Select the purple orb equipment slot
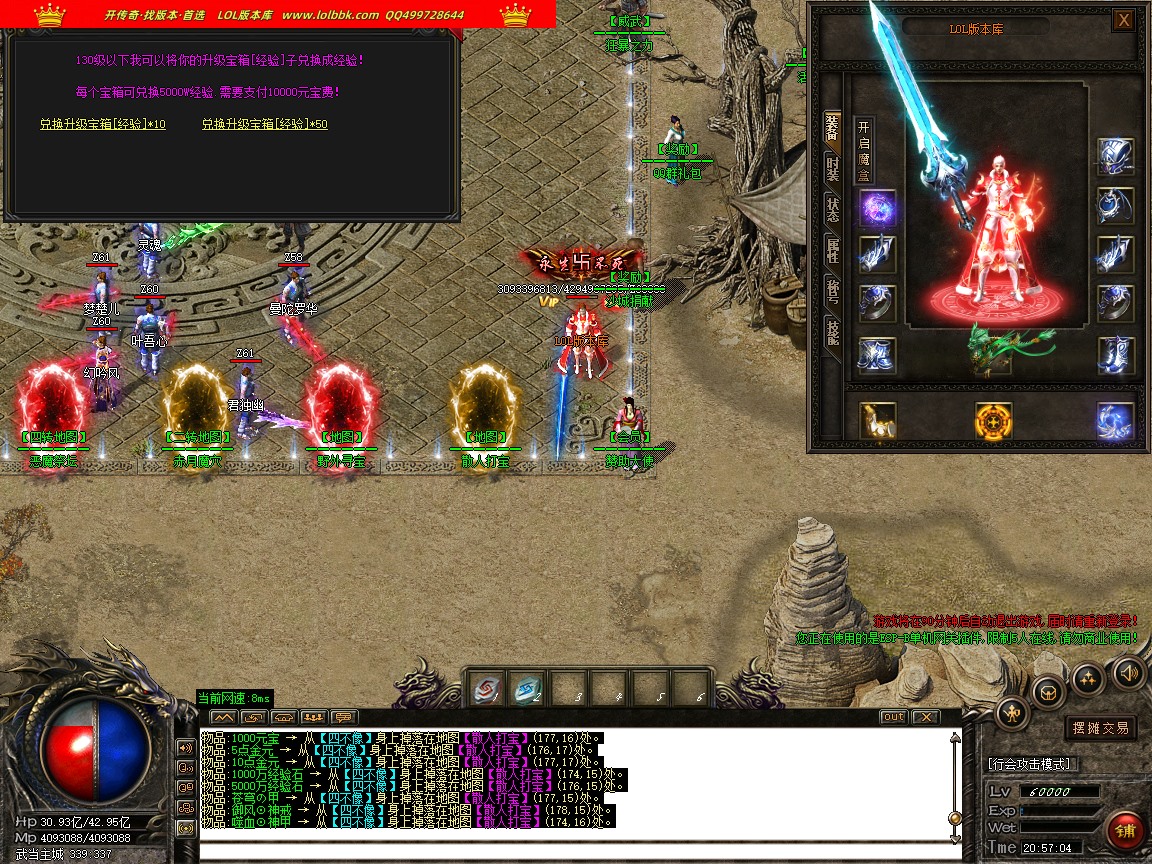 [x=877, y=209]
